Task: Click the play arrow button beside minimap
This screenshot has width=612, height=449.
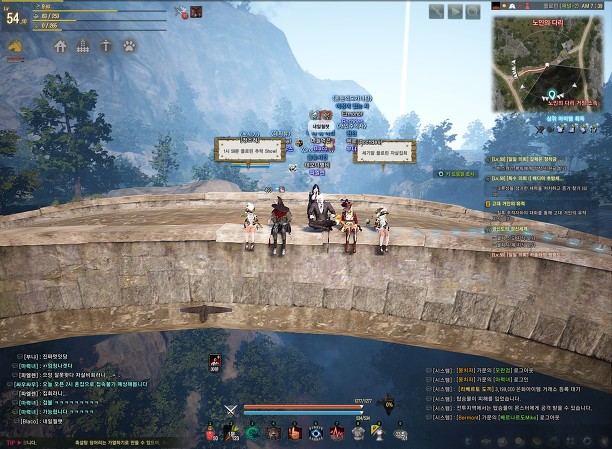Action: 455,11
